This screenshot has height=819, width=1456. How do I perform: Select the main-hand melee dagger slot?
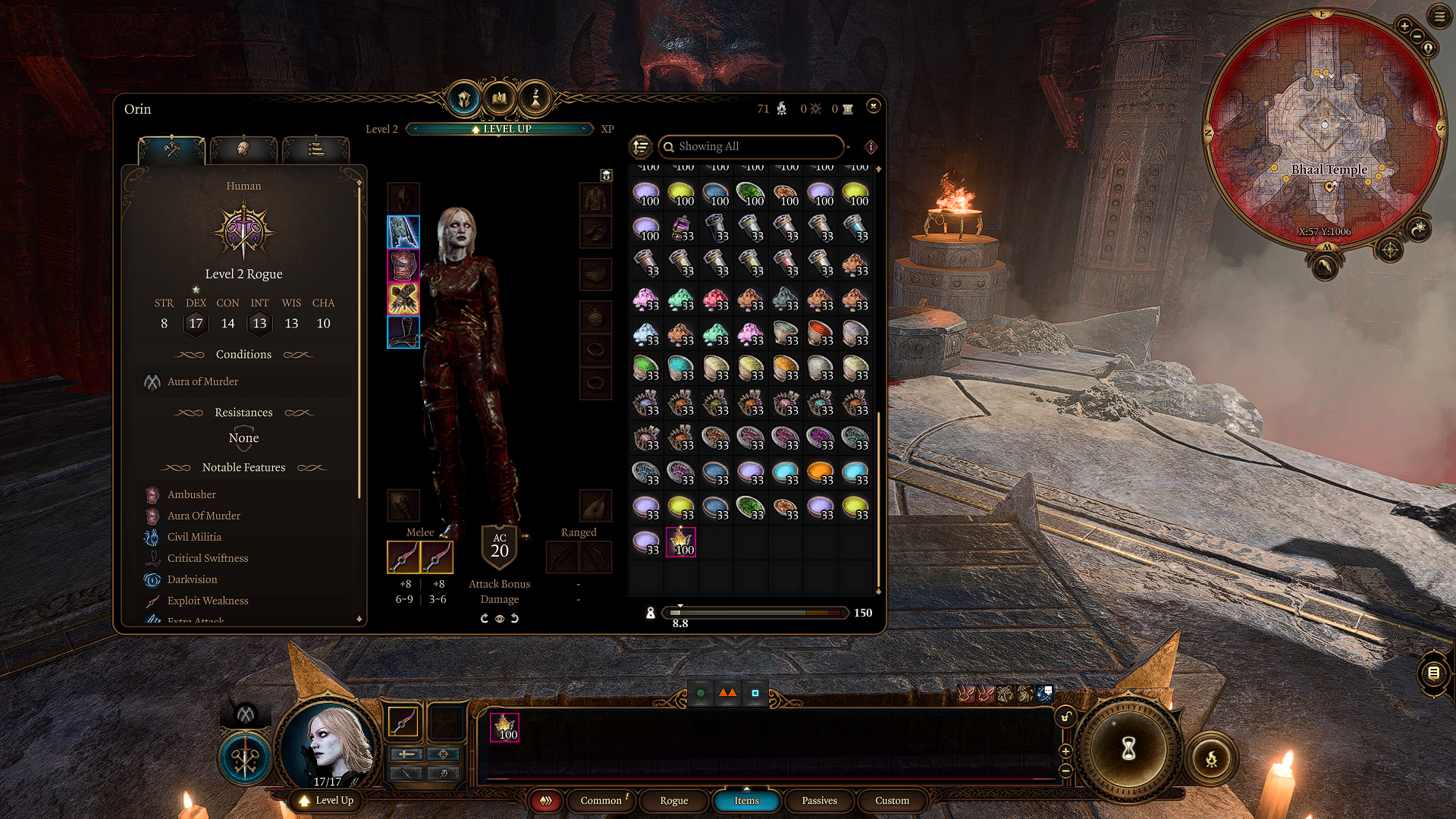pyautogui.click(x=403, y=557)
